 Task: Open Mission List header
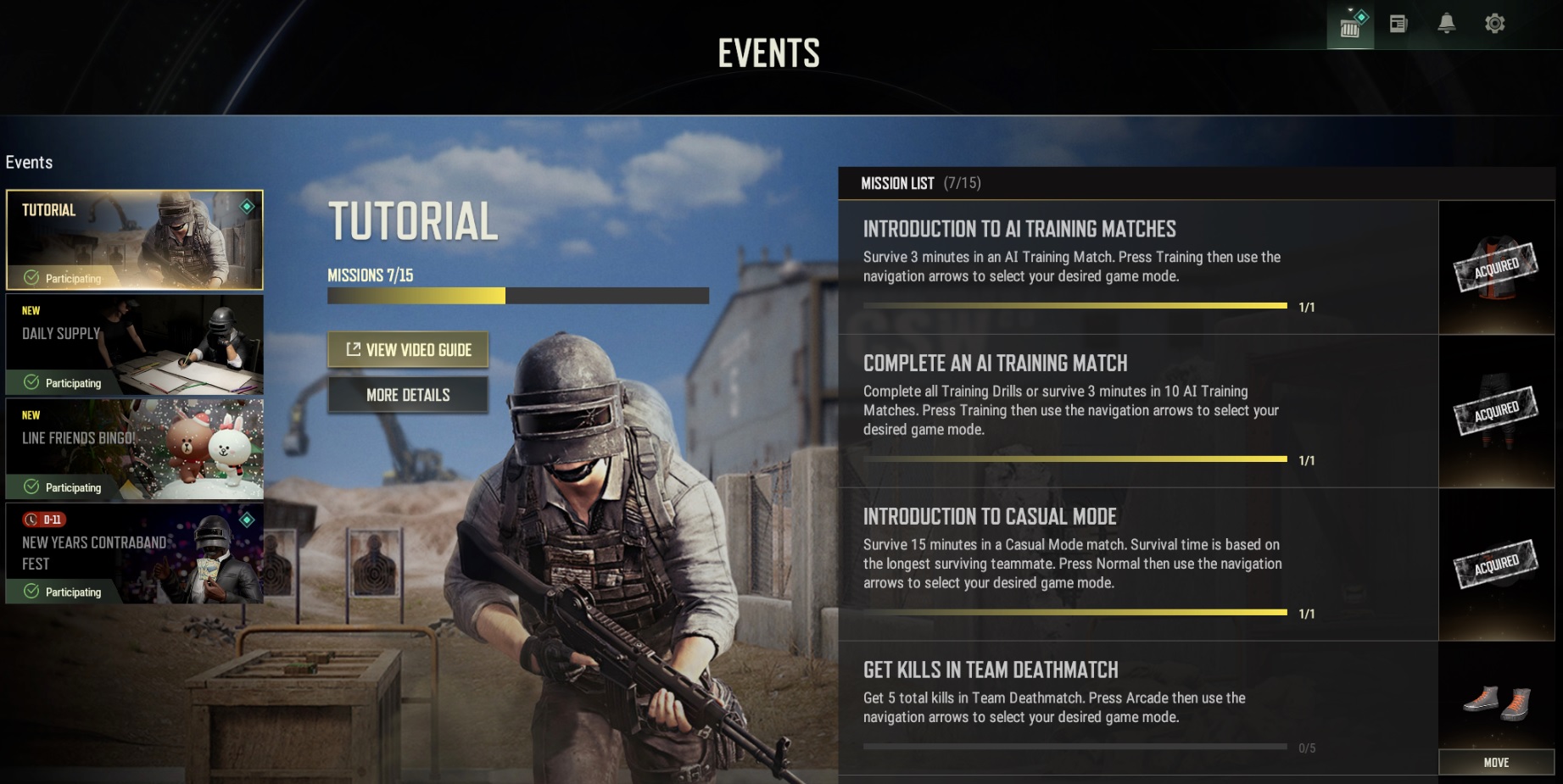[897, 183]
